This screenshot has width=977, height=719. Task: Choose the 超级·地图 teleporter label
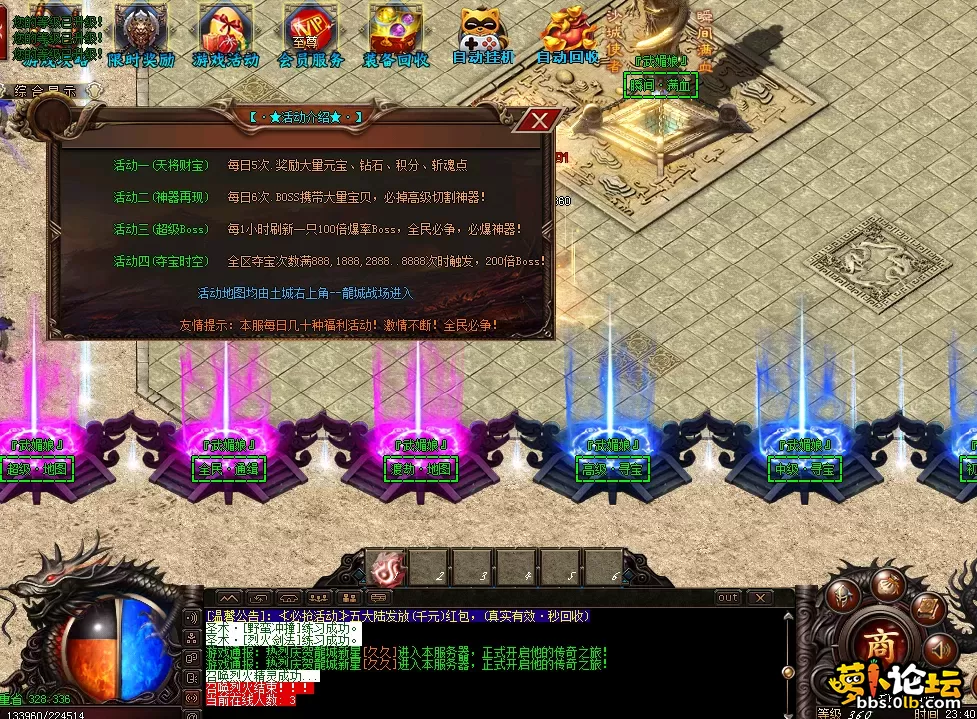tap(37, 469)
